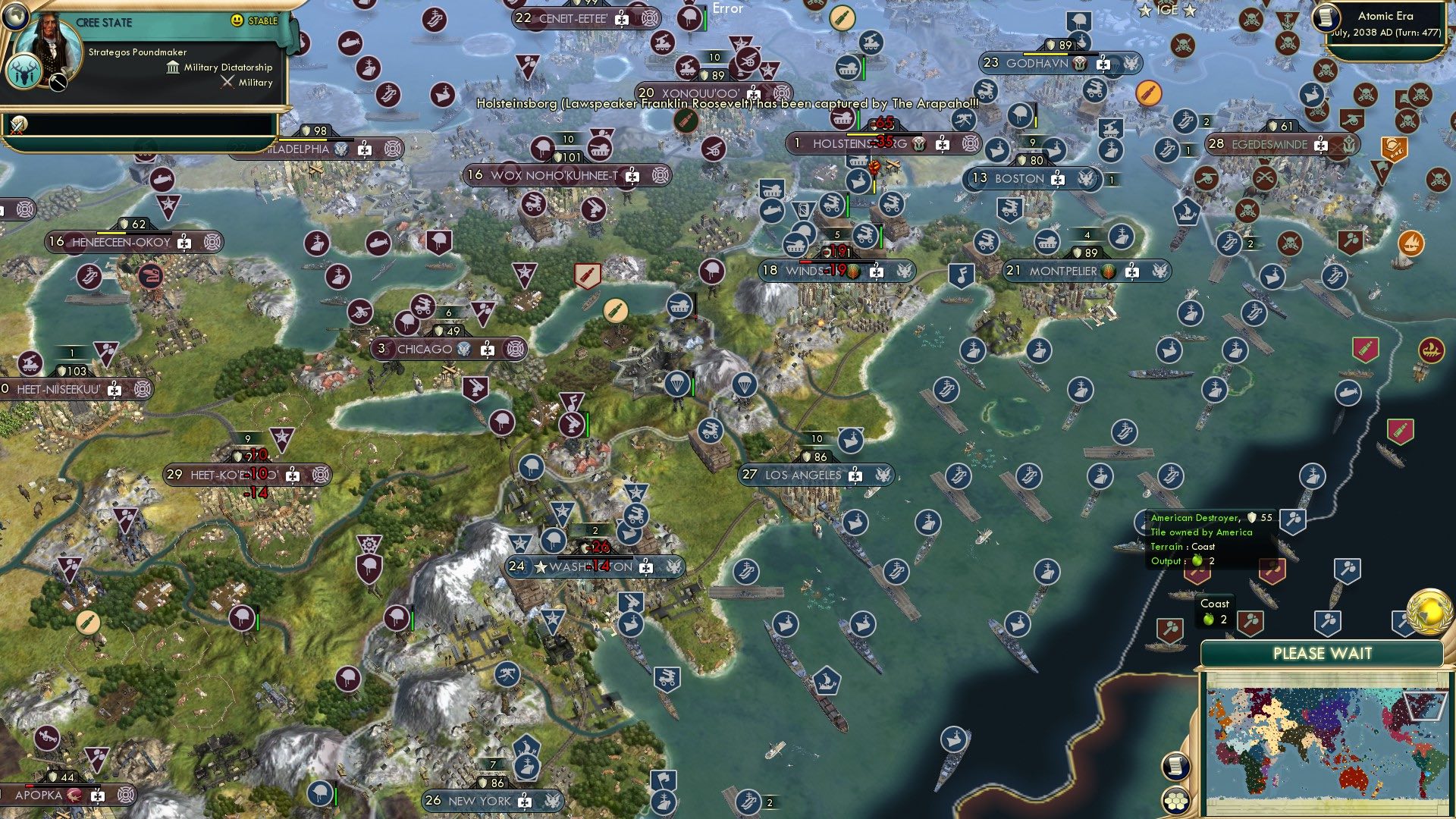Open the scroll icon next to Atomic Era
Viewport: 1456px width, 819px height.
coord(1326,17)
